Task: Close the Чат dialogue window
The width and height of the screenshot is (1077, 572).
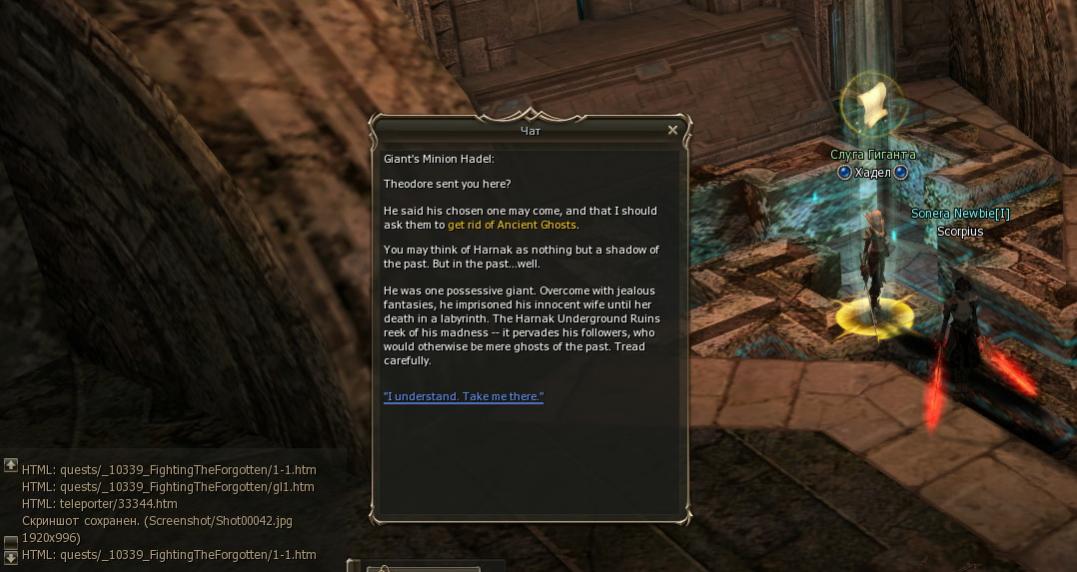Action: coord(673,130)
